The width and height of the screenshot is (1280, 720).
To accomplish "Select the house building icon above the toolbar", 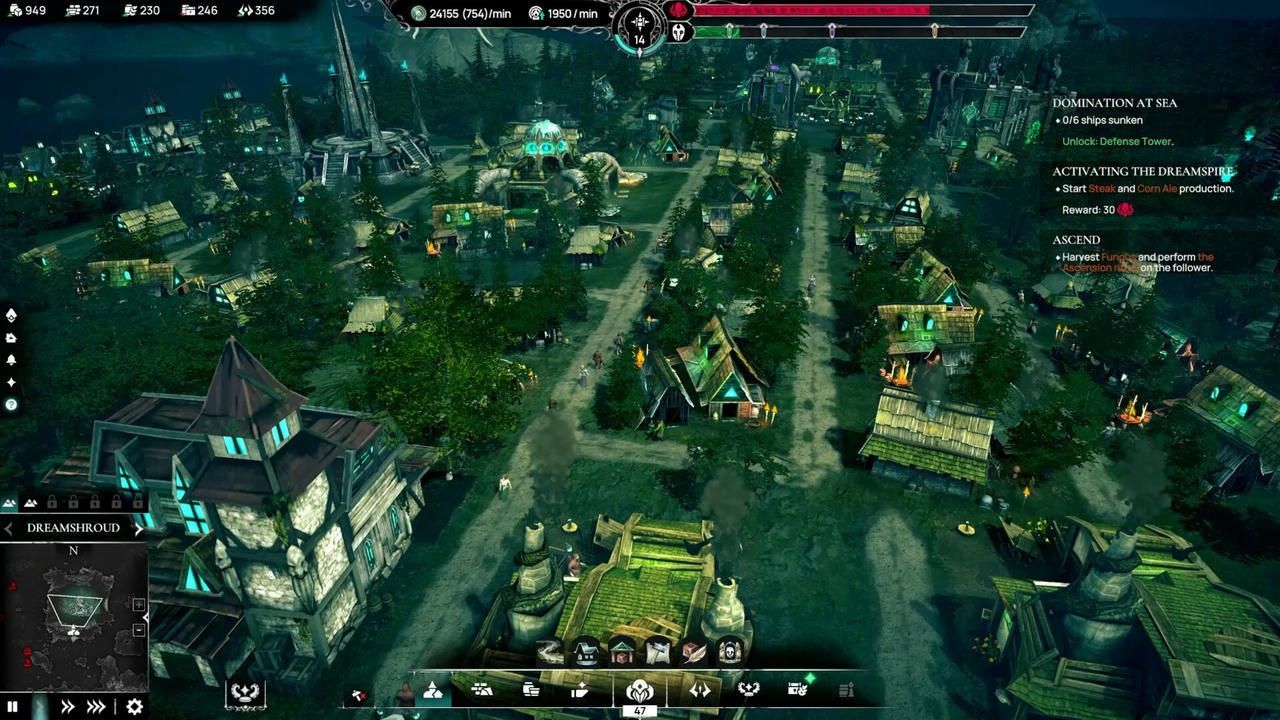I will (584, 650).
